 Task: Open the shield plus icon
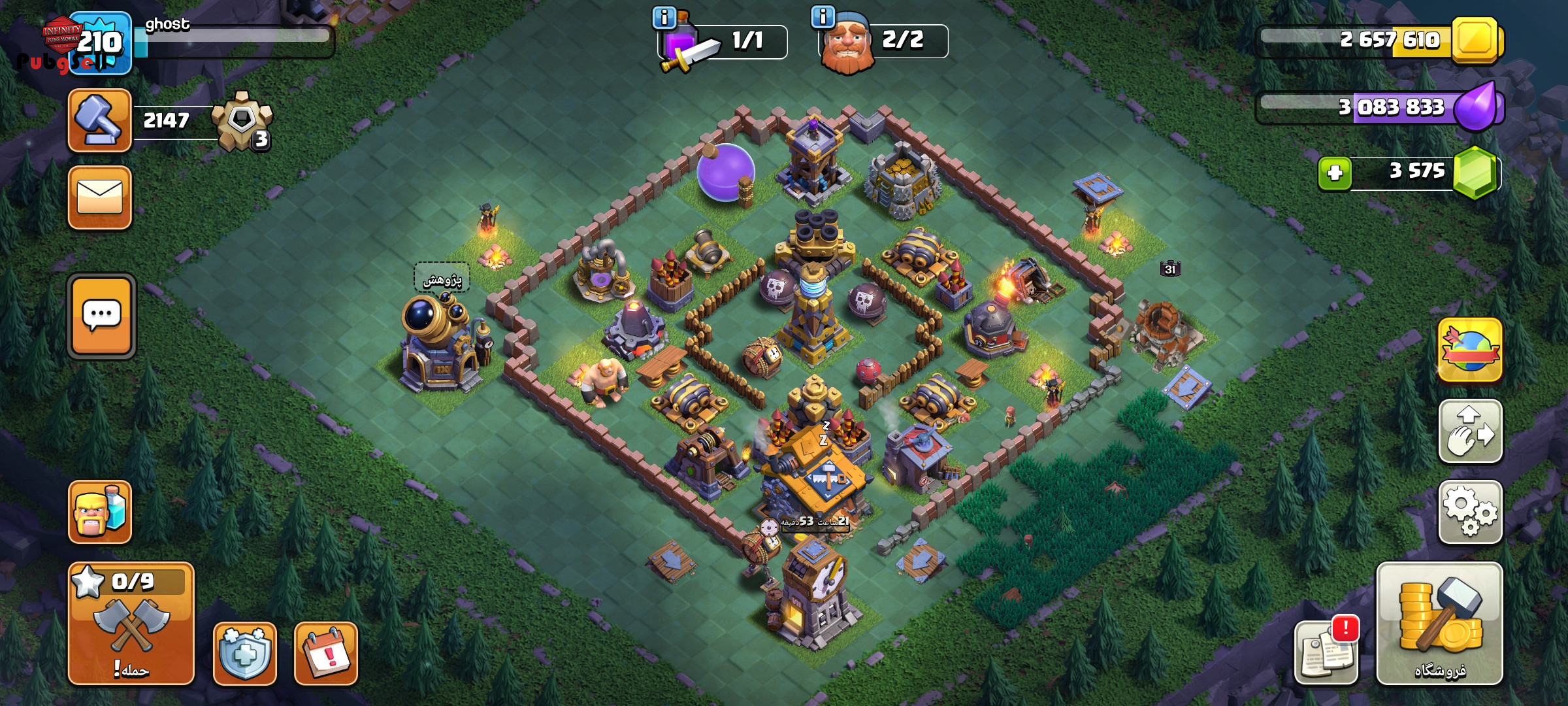[244, 653]
